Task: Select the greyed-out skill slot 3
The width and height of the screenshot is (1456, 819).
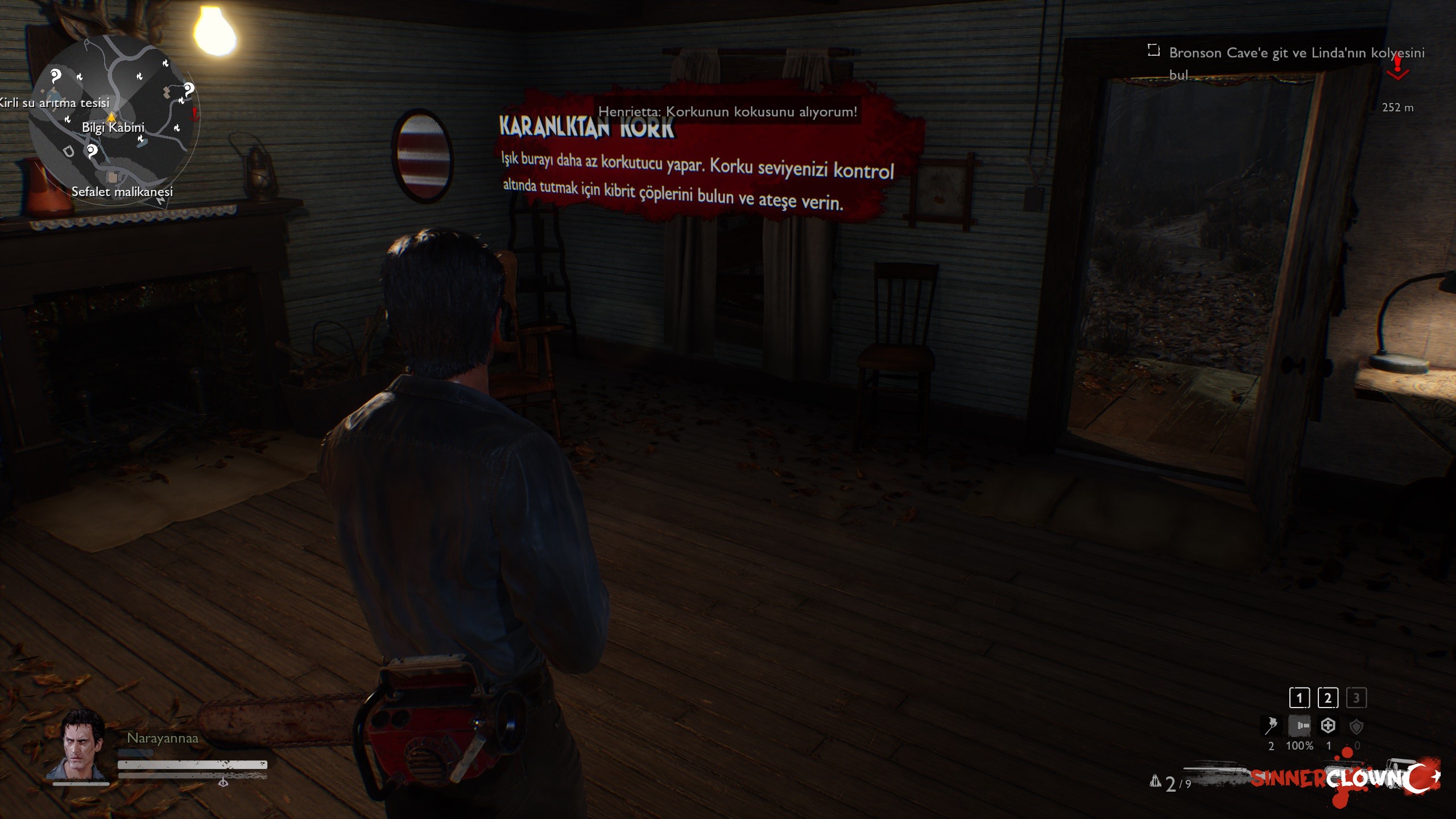Action: coord(1356,698)
